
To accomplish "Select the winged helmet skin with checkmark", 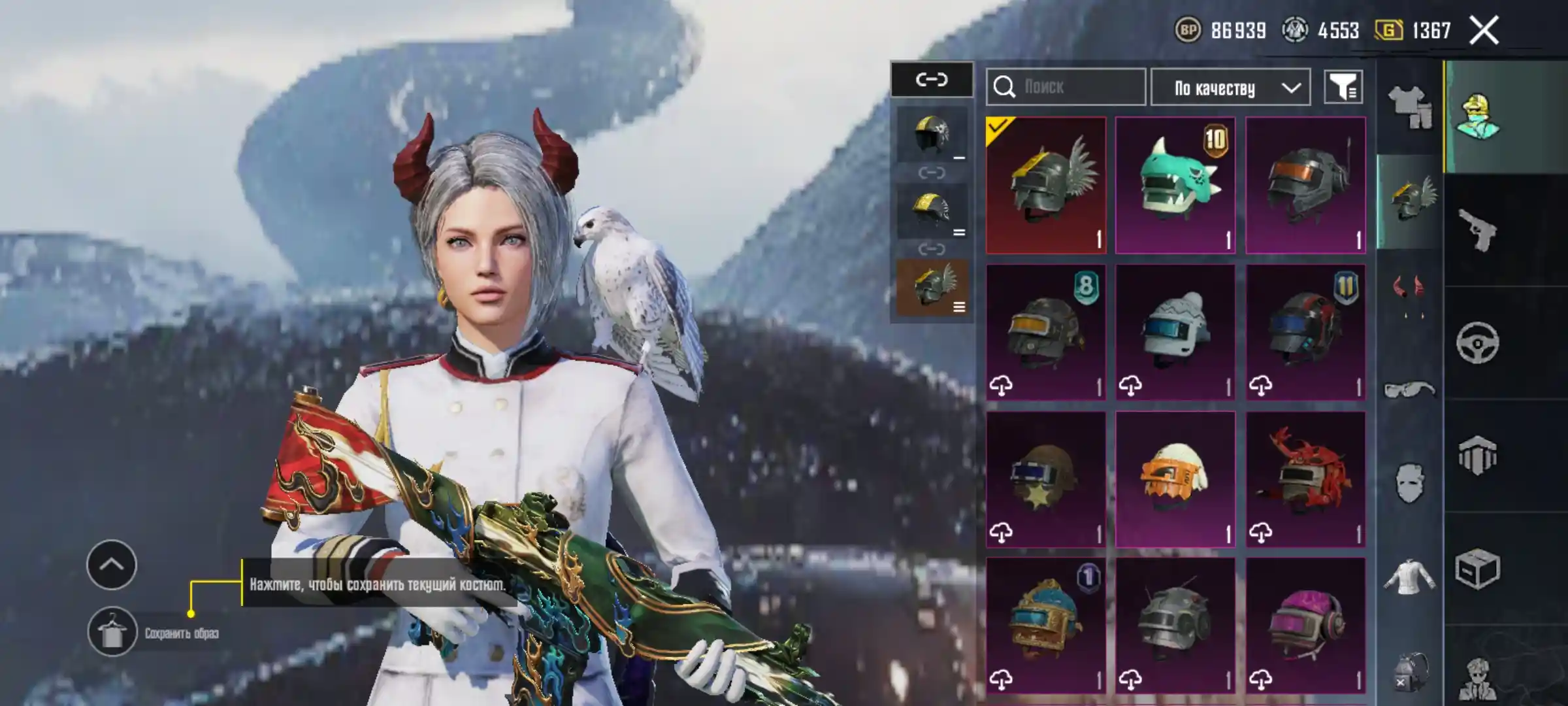I will [x=1046, y=185].
